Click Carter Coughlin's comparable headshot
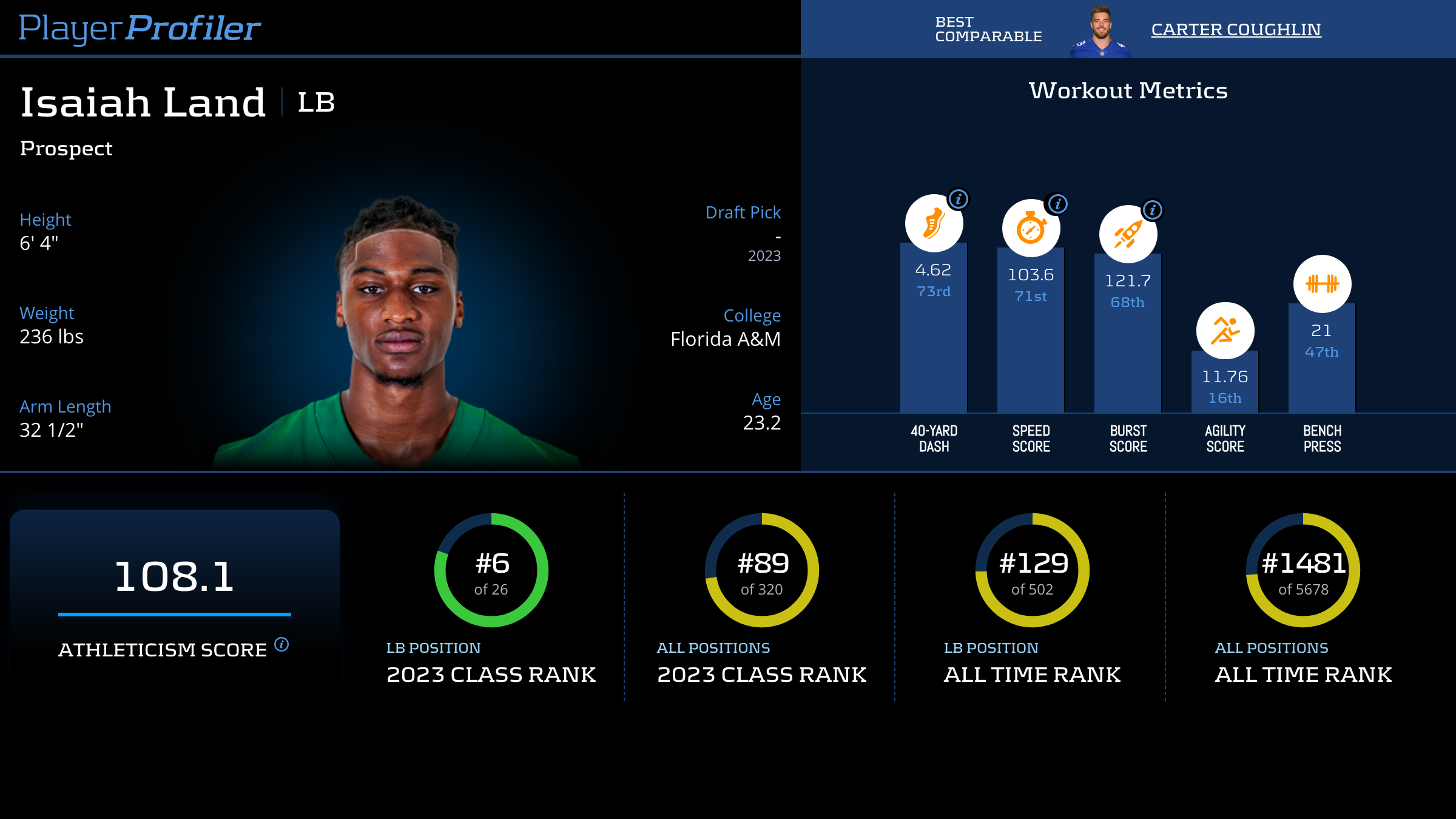The image size is (1456, 819). click(1100, 32)
